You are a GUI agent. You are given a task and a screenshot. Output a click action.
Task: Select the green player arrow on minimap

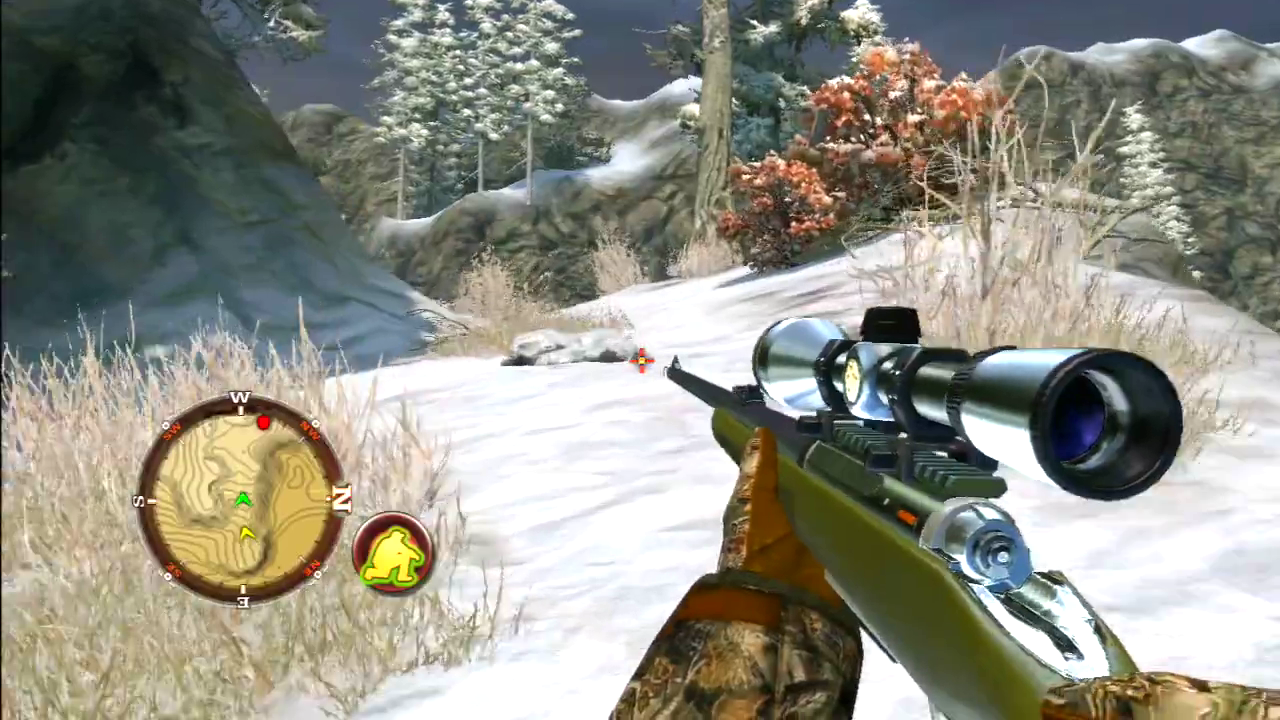(242, 498)
